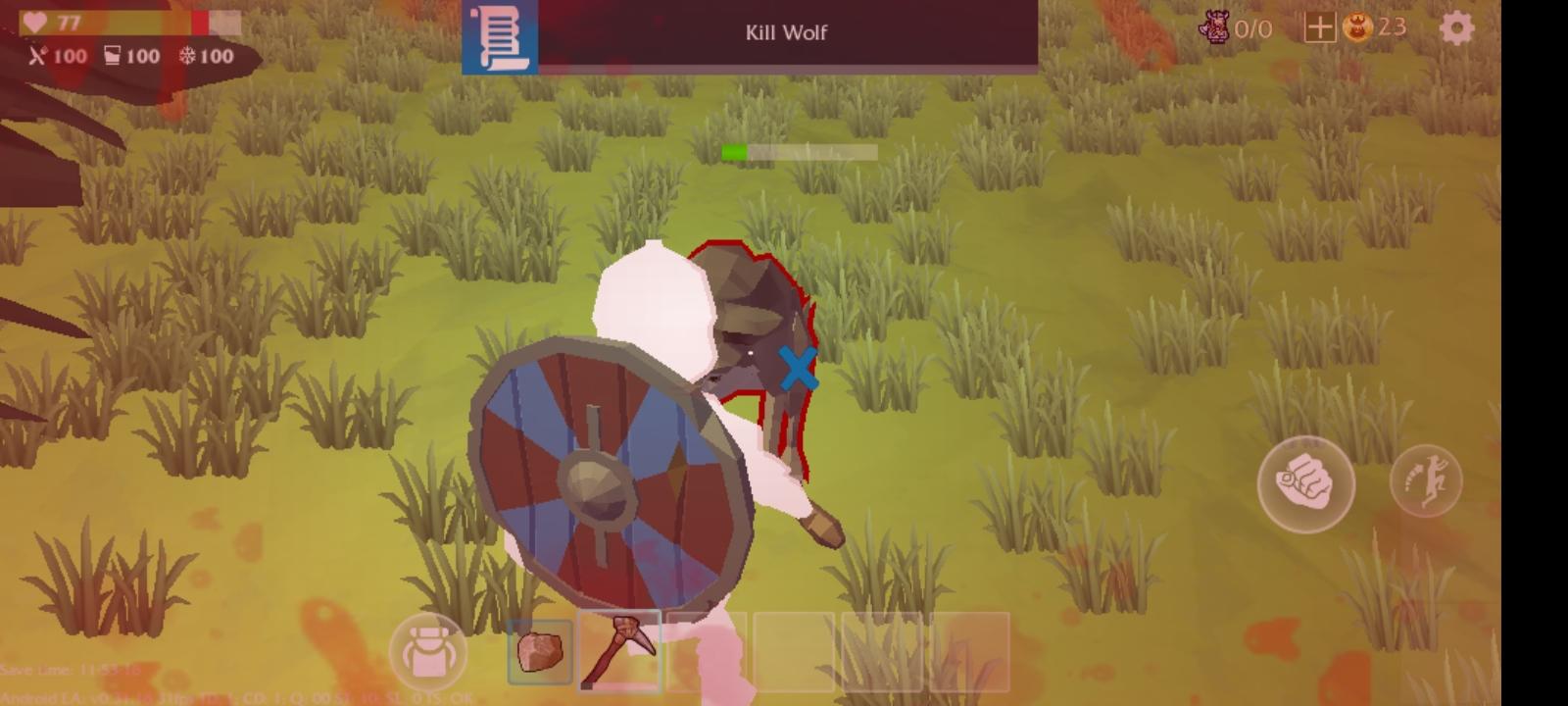
Task: Tap the blue X target marker on wolf
Action: click(x=797, y=369)
